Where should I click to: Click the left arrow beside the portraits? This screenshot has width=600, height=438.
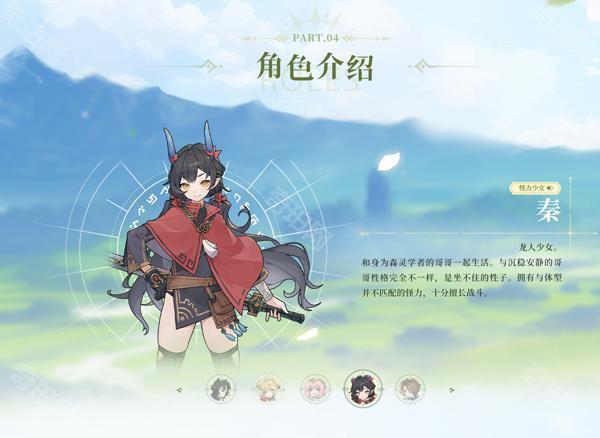point(179,390)
